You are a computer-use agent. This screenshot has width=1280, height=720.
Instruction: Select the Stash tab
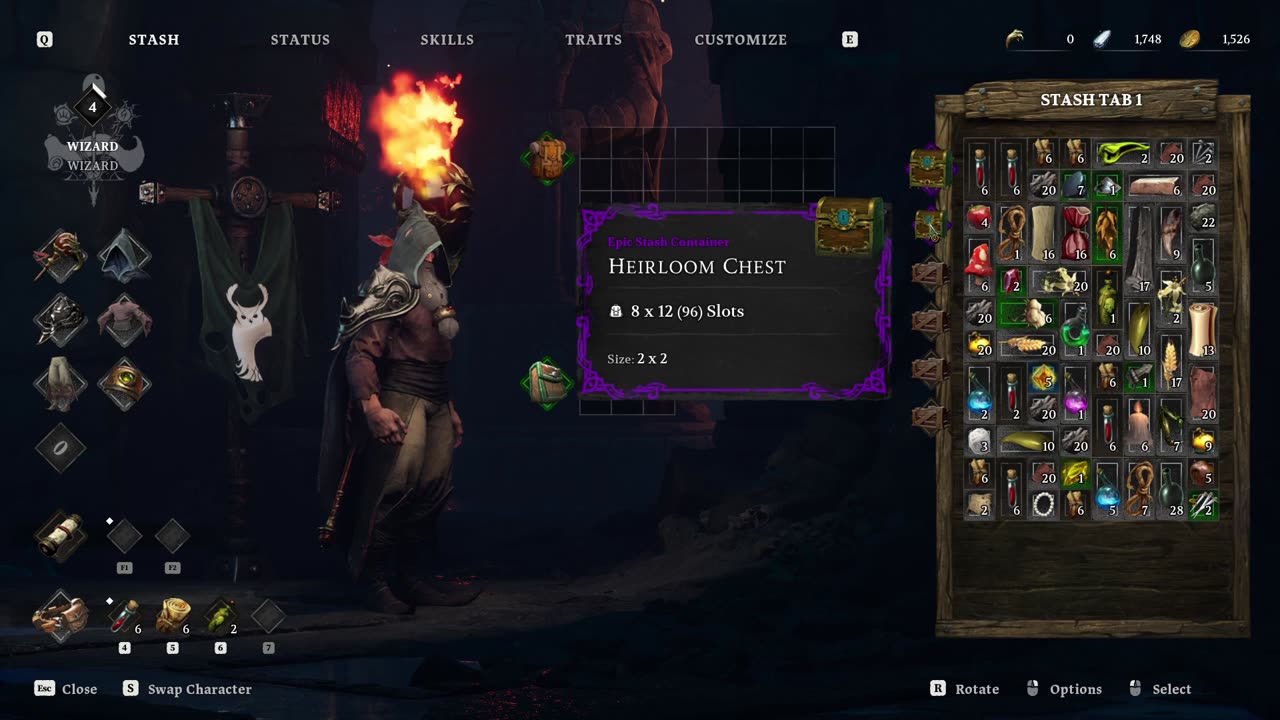[x=154, y=40]
